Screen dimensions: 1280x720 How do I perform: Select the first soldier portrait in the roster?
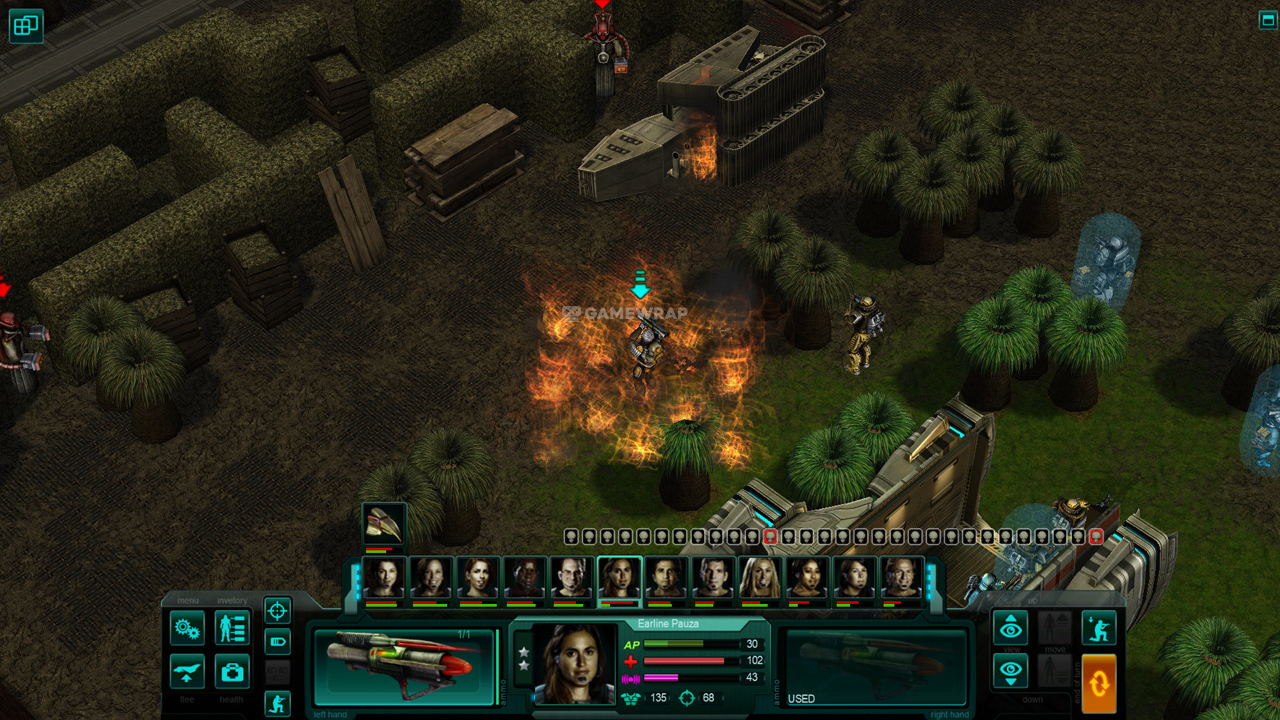(x=383, y=578)
